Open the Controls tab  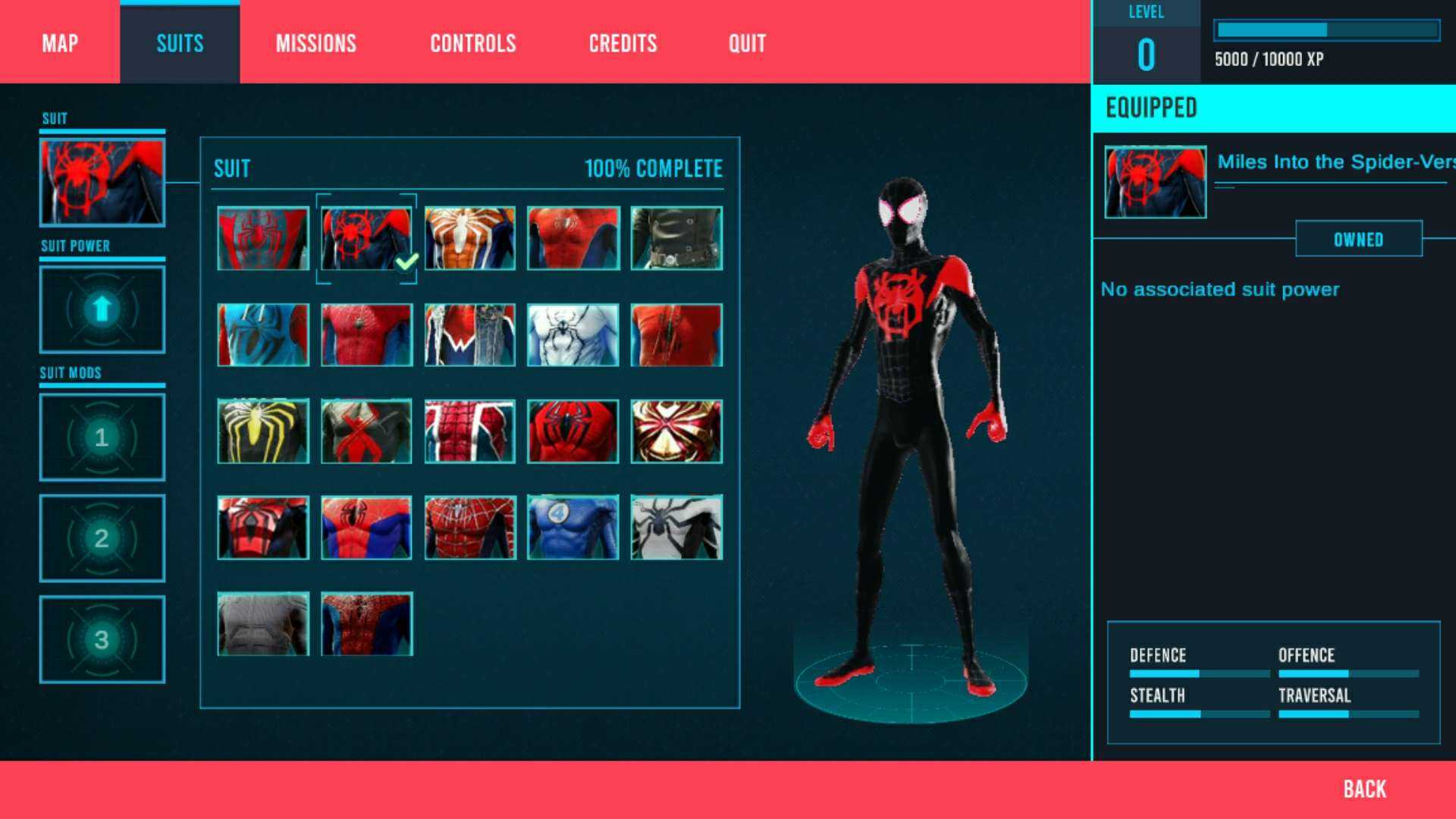[x=472, y=43]
